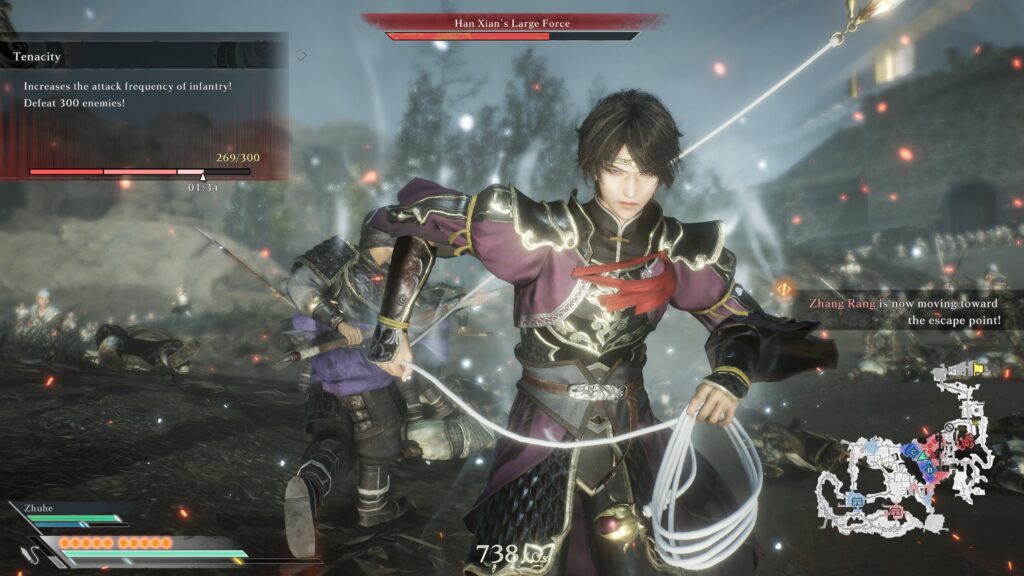Image resolution: width=1024 pixels, height=576 pixels.
Task: Select the weapon icon beside the Zhuhe gauge
Action: pos(38,548)
